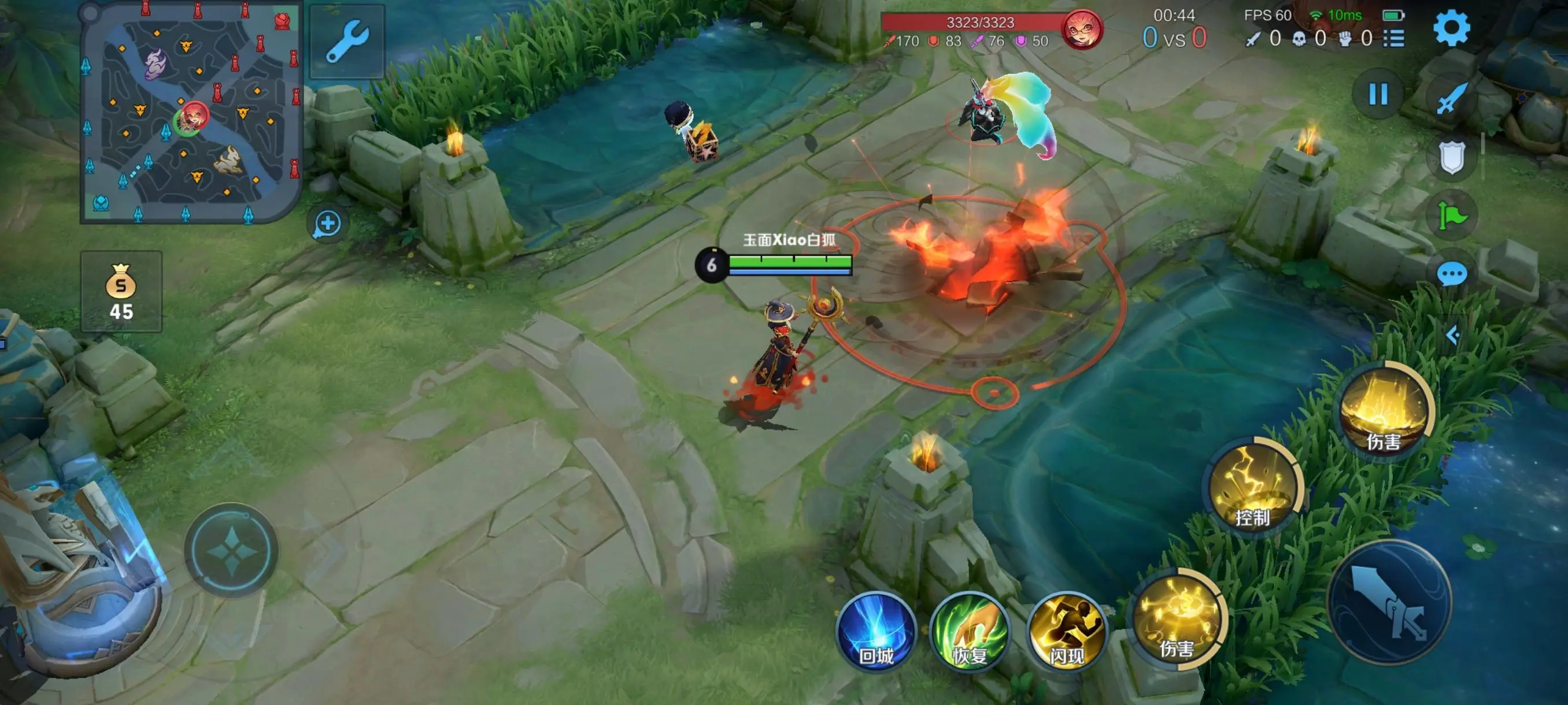Viewport: 1568px width, 705px height.
Task: Select the enemy hero portrait at top
Action: coord(1082,29)
